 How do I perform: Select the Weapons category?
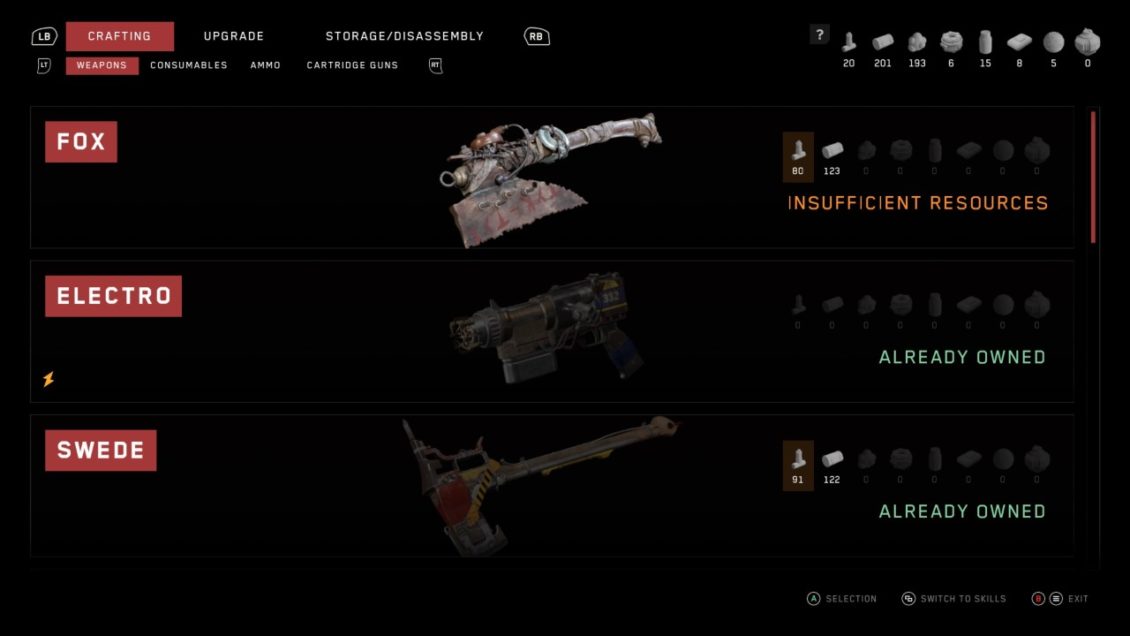point(102,66)
